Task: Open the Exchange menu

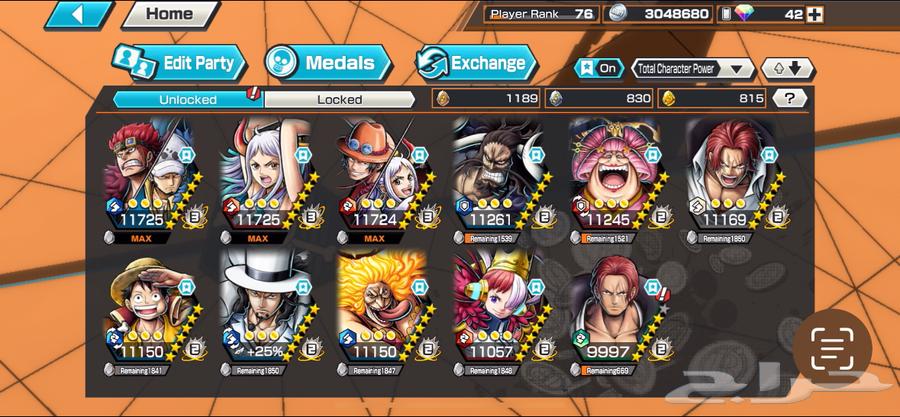Action: coord(474,63)
